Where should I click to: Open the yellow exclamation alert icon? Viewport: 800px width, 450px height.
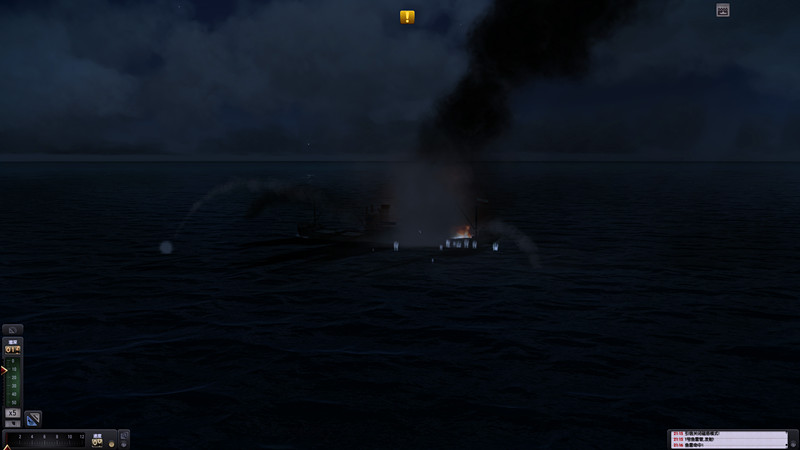[x=407, y=17]
